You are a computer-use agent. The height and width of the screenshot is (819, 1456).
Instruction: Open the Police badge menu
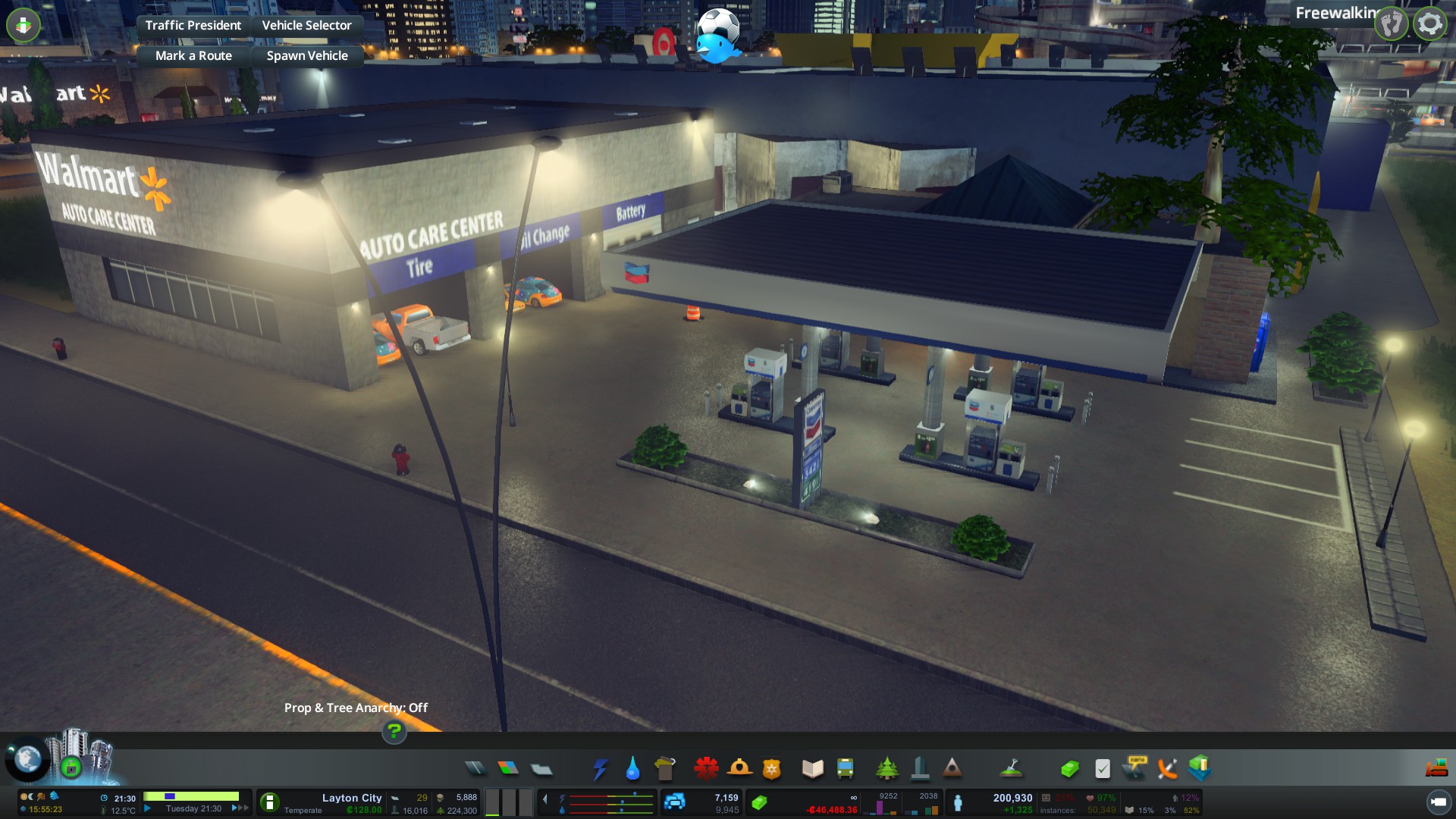click(x=772, y=768)
